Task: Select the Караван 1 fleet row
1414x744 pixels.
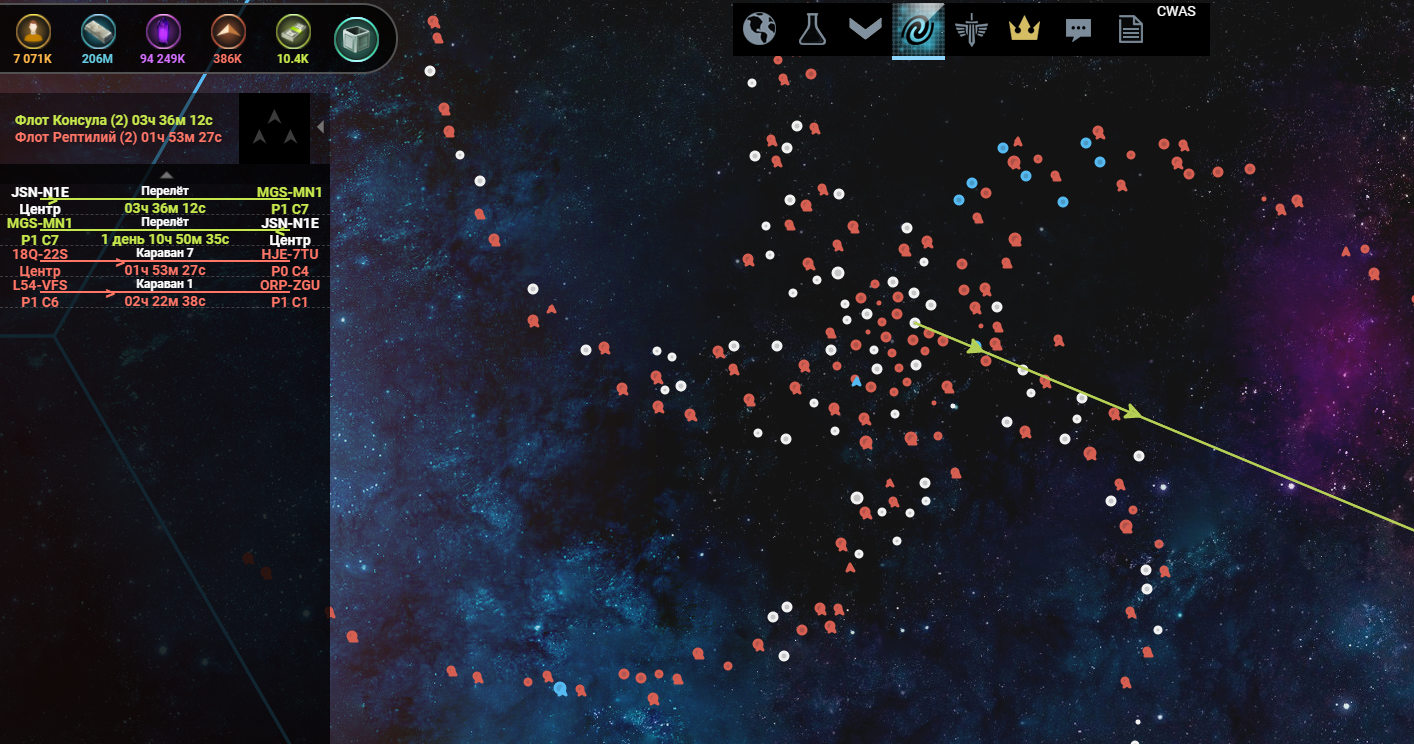Action: [x=164, y=292]
